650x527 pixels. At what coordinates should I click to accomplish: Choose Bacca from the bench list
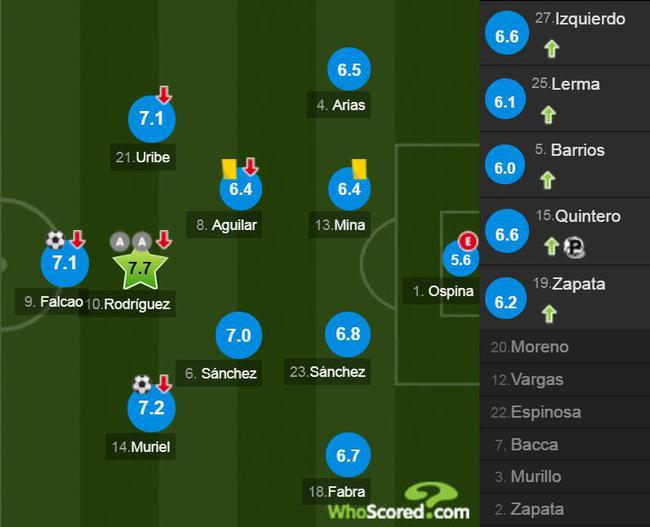(565, 444)
